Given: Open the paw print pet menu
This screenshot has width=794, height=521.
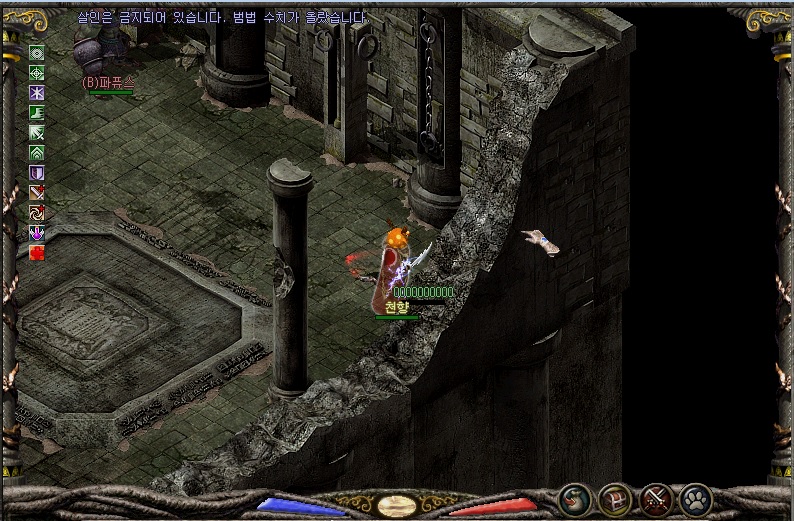Looking at the screenshot, I should click(695, 497).
